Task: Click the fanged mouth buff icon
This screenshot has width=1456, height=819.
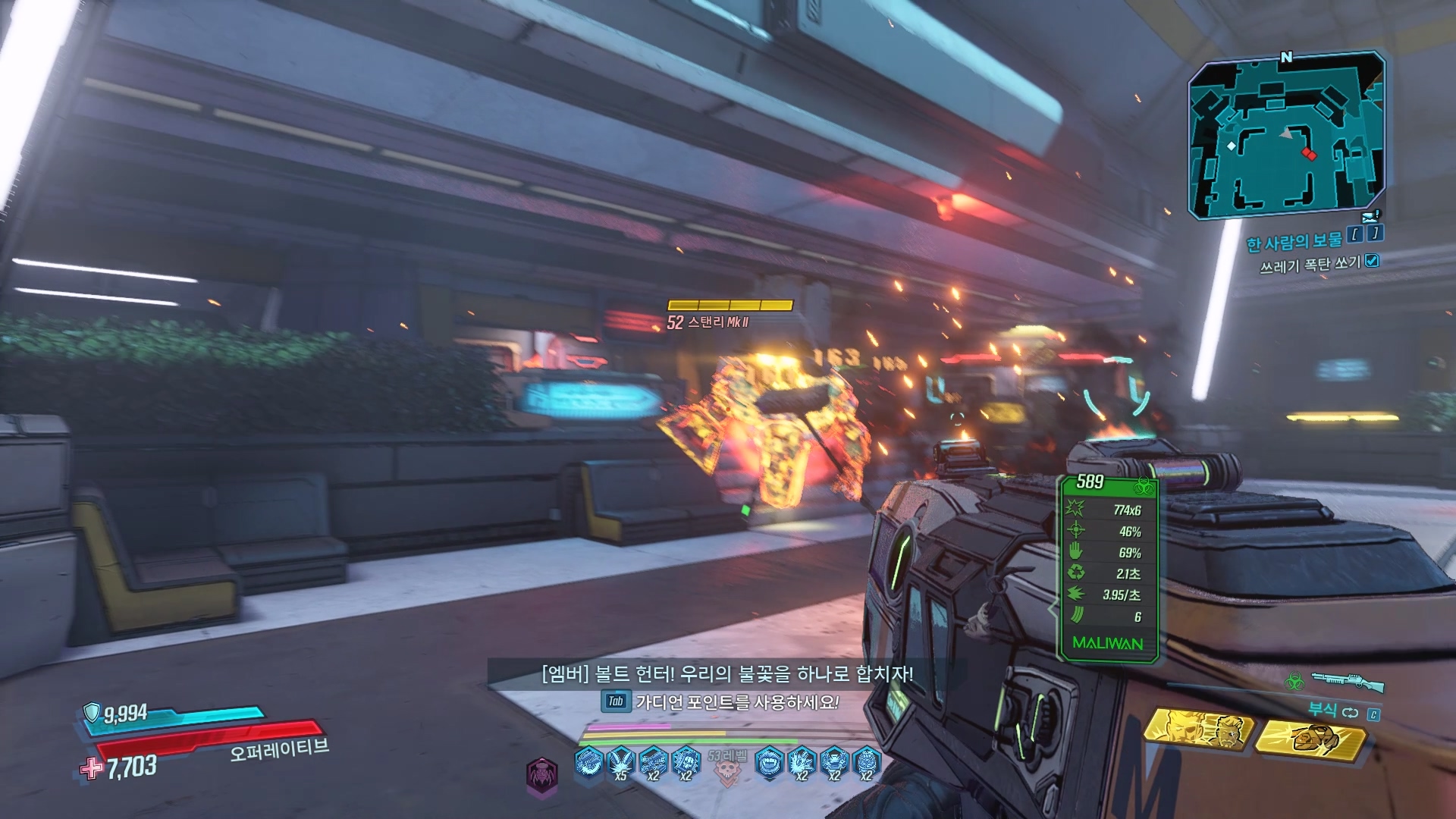Action: click(769, 761)
